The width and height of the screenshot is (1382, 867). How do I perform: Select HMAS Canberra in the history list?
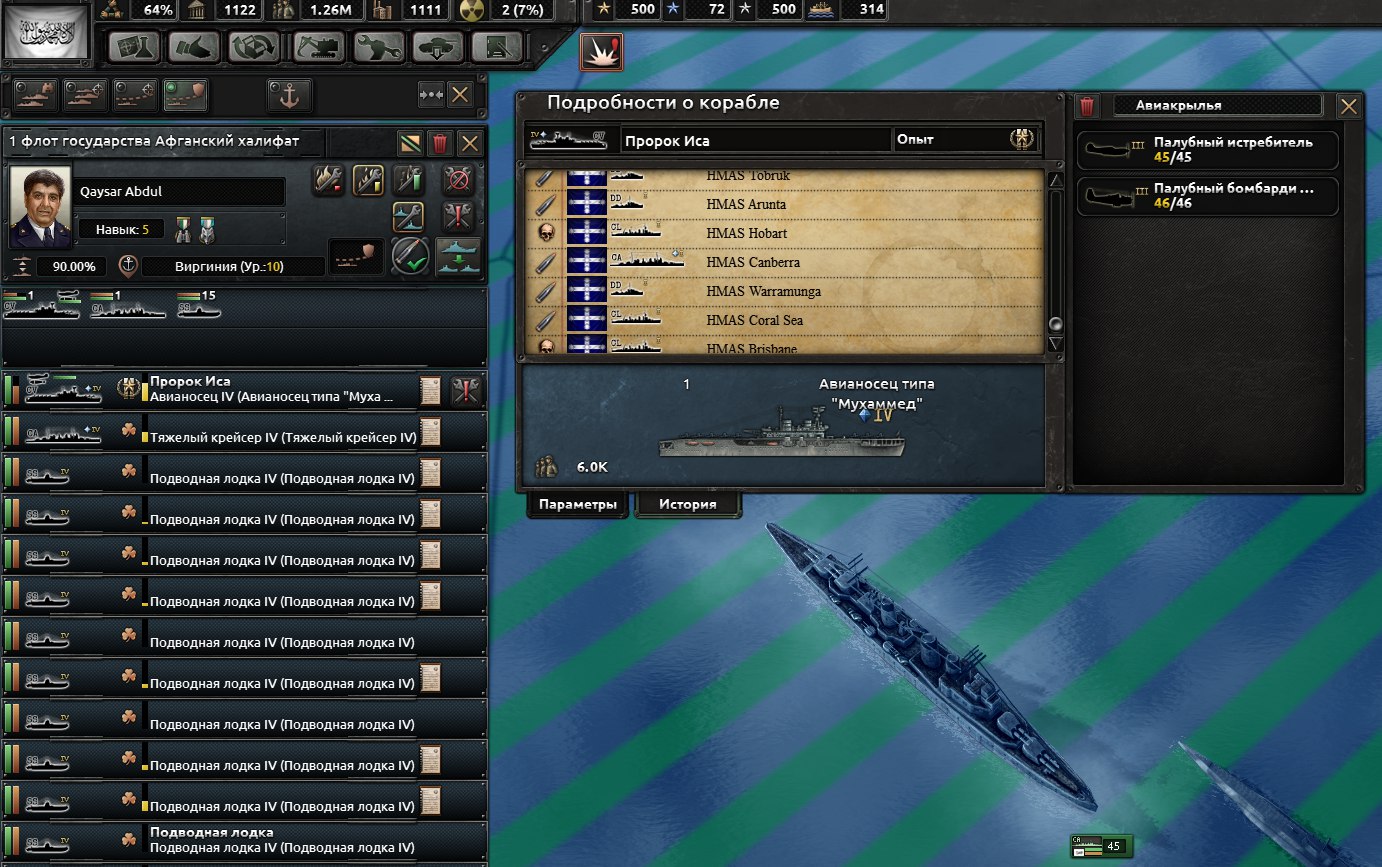pyautogui.click(x=745, y=262)
